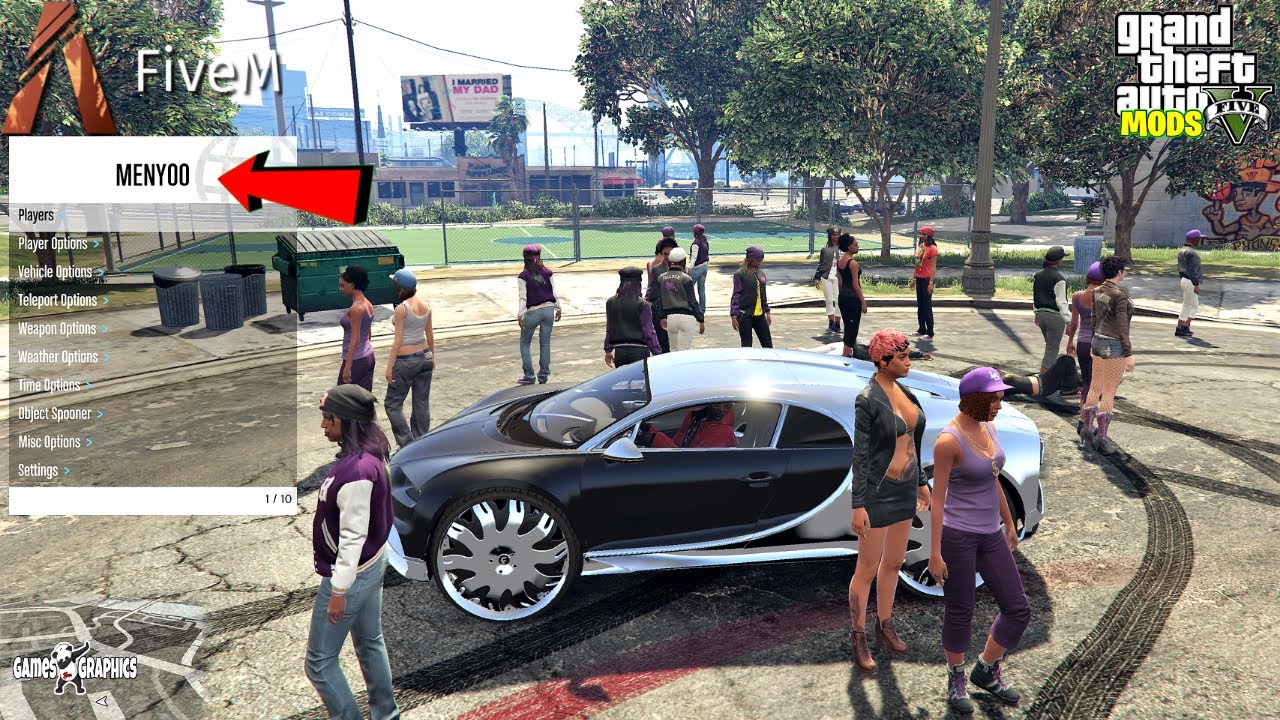Open Vehicle Options submenu

tap(55, 272)
